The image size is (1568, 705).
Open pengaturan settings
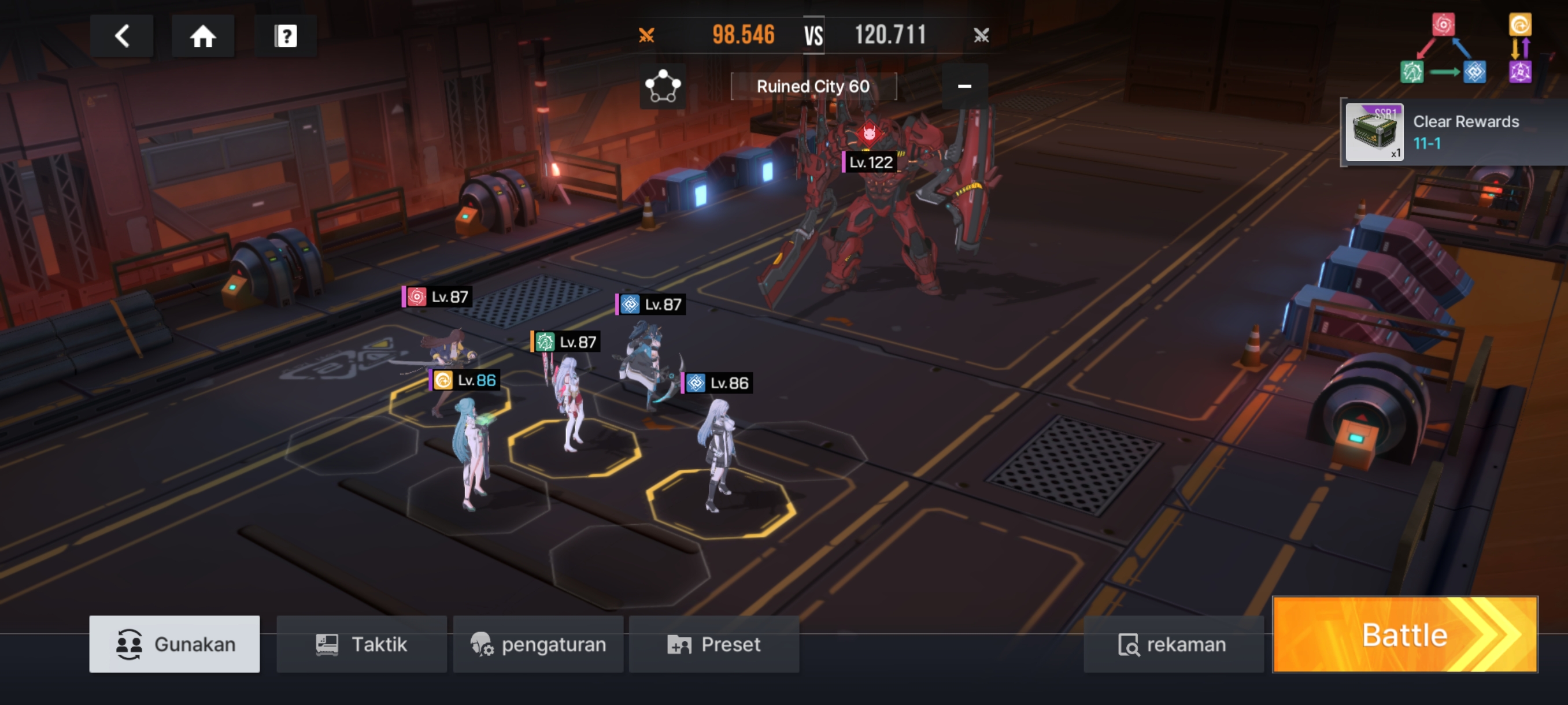click(538, 644)
